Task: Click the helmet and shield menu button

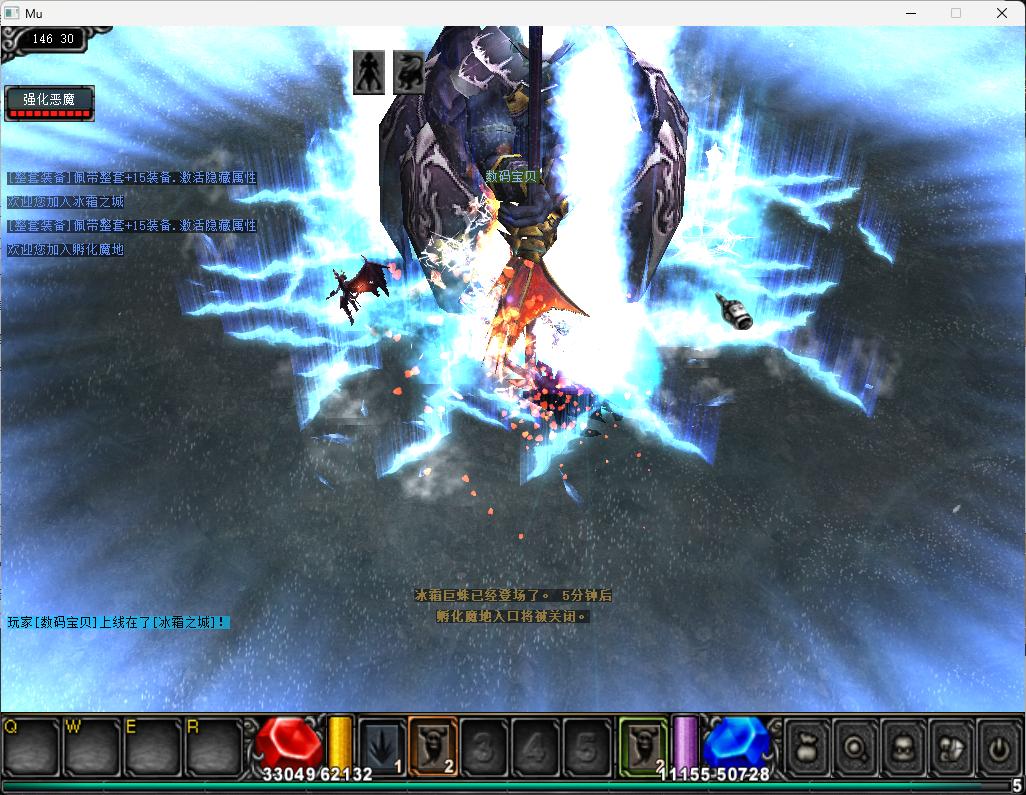Action: (951, 746)
